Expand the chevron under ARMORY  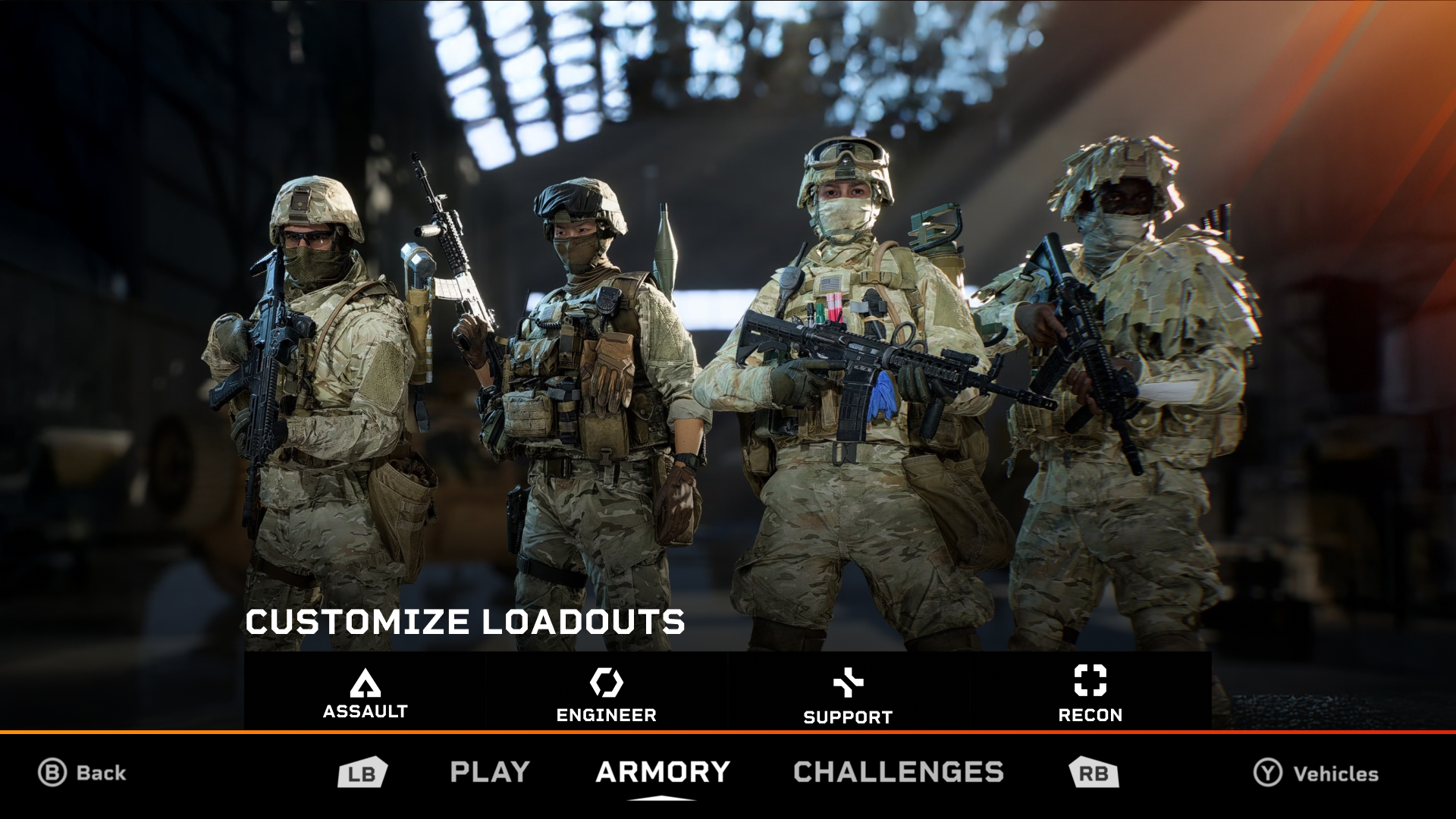pyautogui.click(x=661, y=797)
